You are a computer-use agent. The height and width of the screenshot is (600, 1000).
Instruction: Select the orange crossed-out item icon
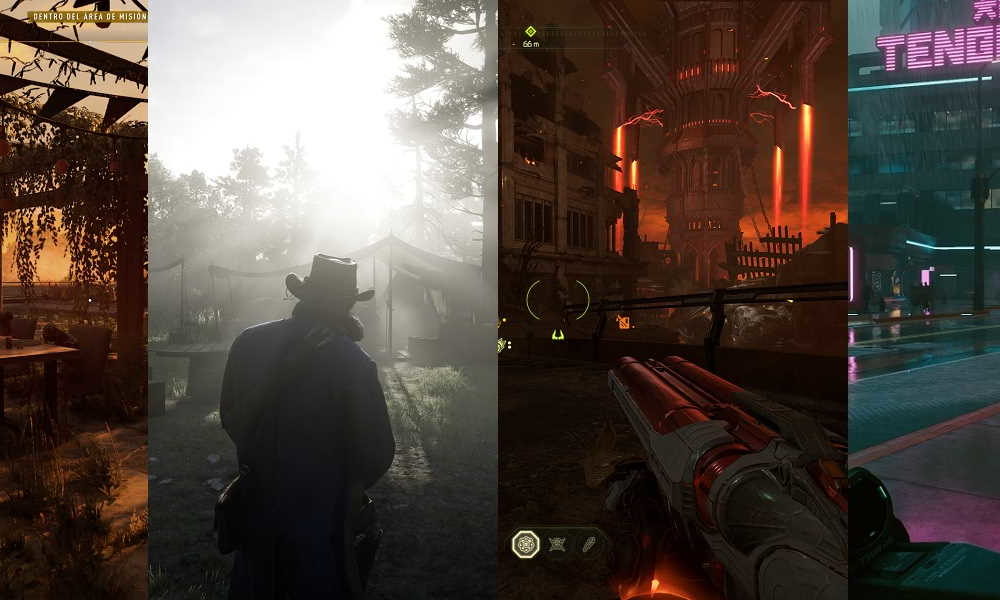coord(623,321)
